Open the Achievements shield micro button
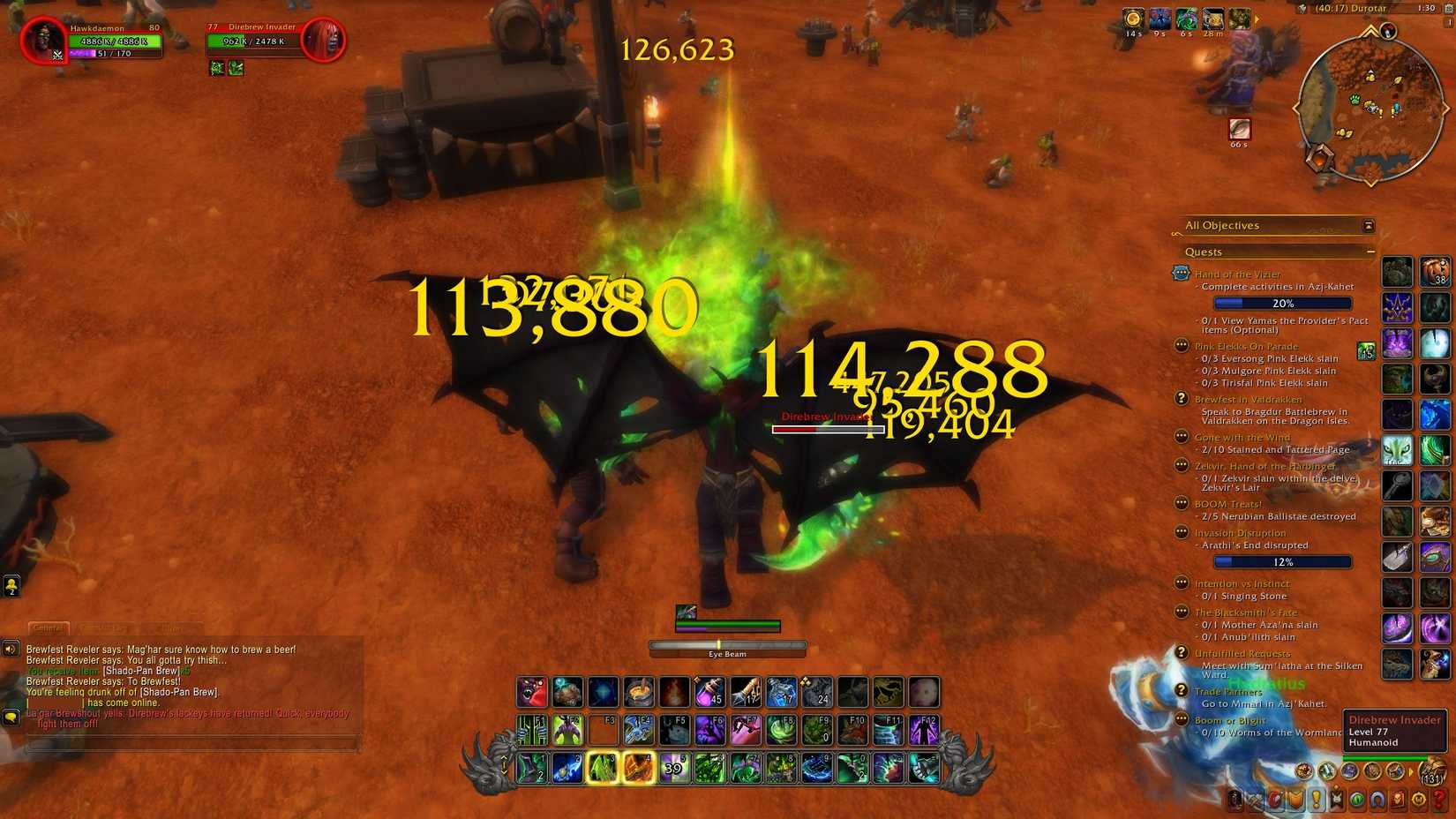The width and height of the screenshot is (1456, 819). pos(1295,799)
